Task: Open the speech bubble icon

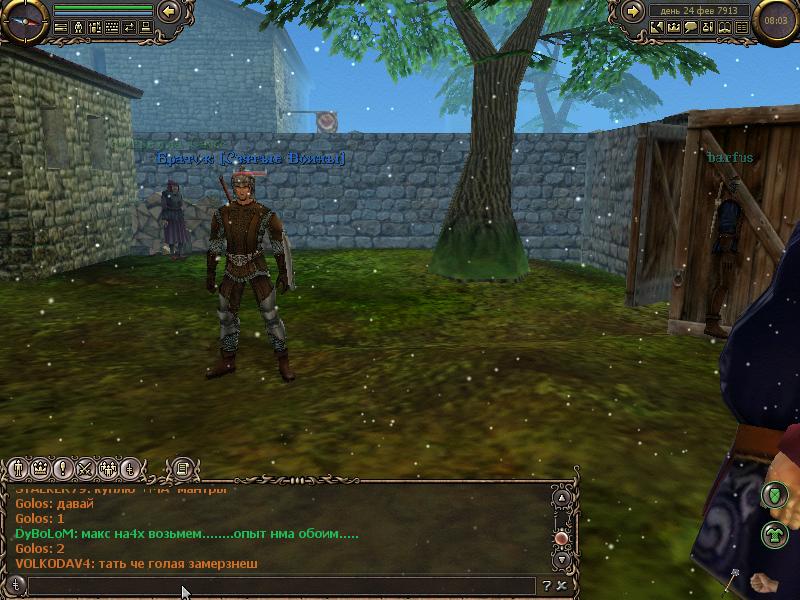Action: click(x=690, y=28)
